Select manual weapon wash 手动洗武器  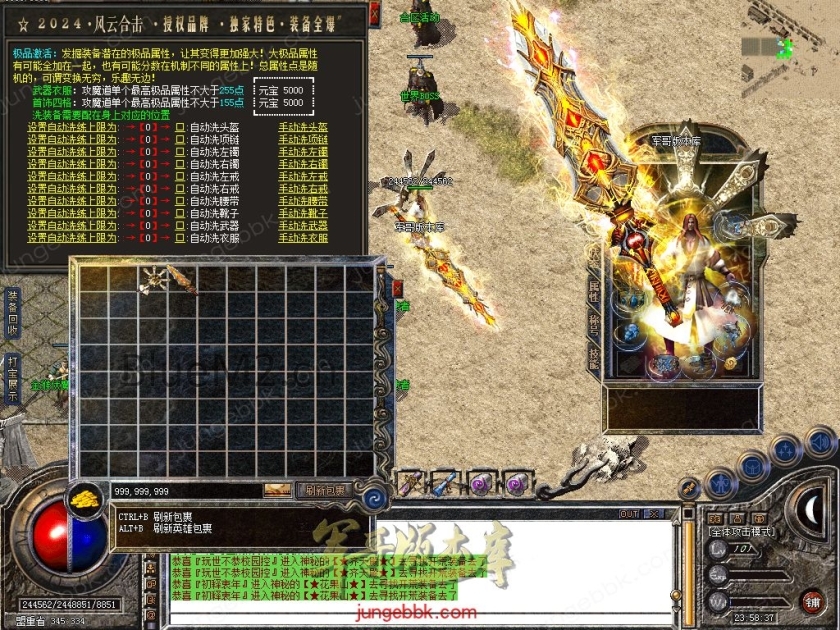(x=303, y=226)
